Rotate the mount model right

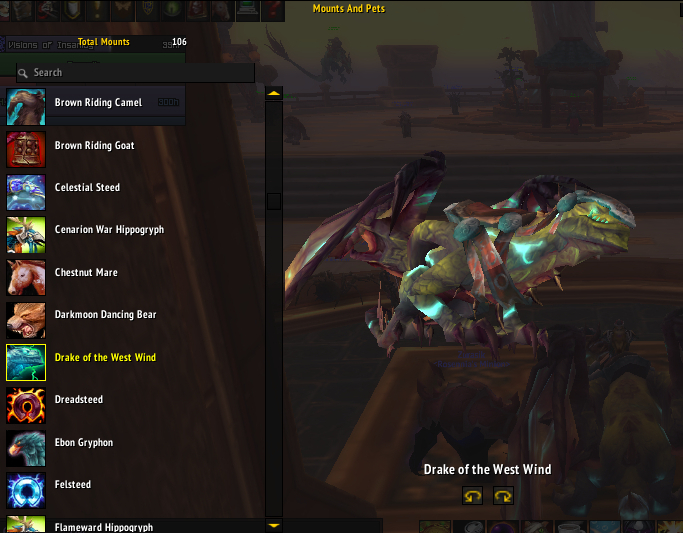tap(503, 495)
